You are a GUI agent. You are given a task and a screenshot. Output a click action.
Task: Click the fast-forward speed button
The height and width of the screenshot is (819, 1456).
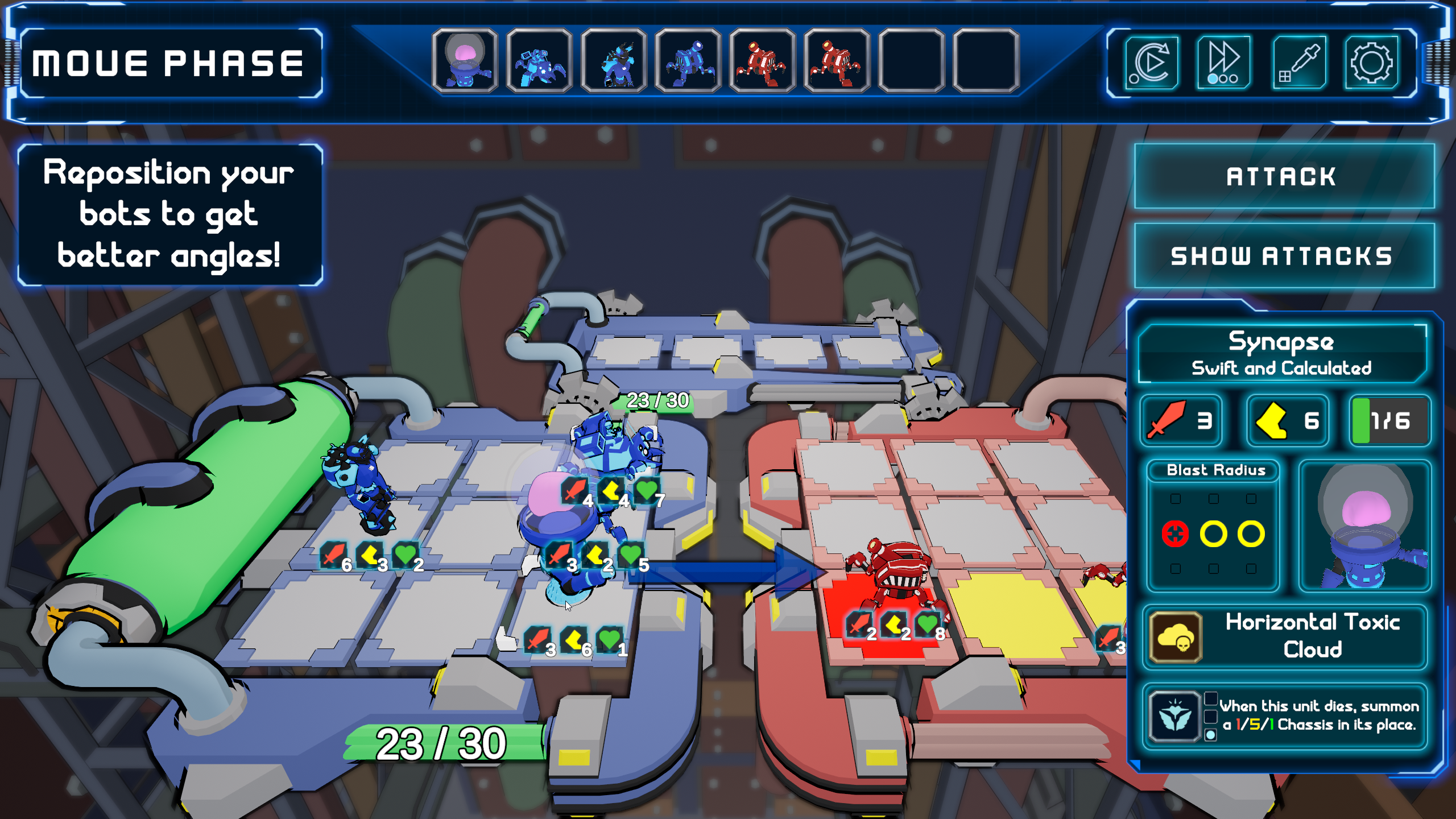[x=1223, y=63]
